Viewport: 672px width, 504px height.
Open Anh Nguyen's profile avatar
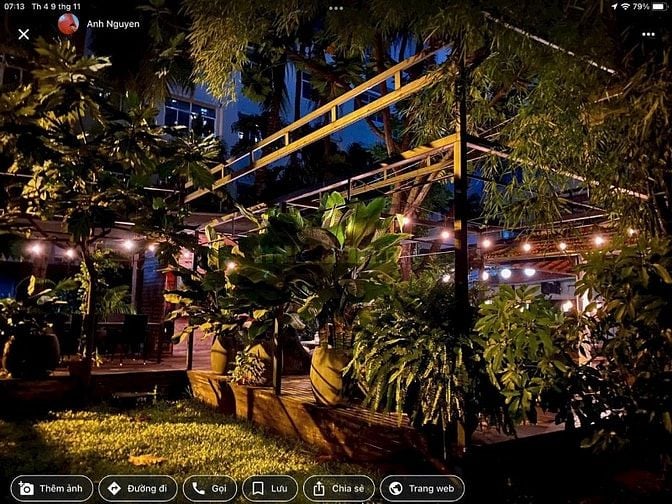(68, 24)
